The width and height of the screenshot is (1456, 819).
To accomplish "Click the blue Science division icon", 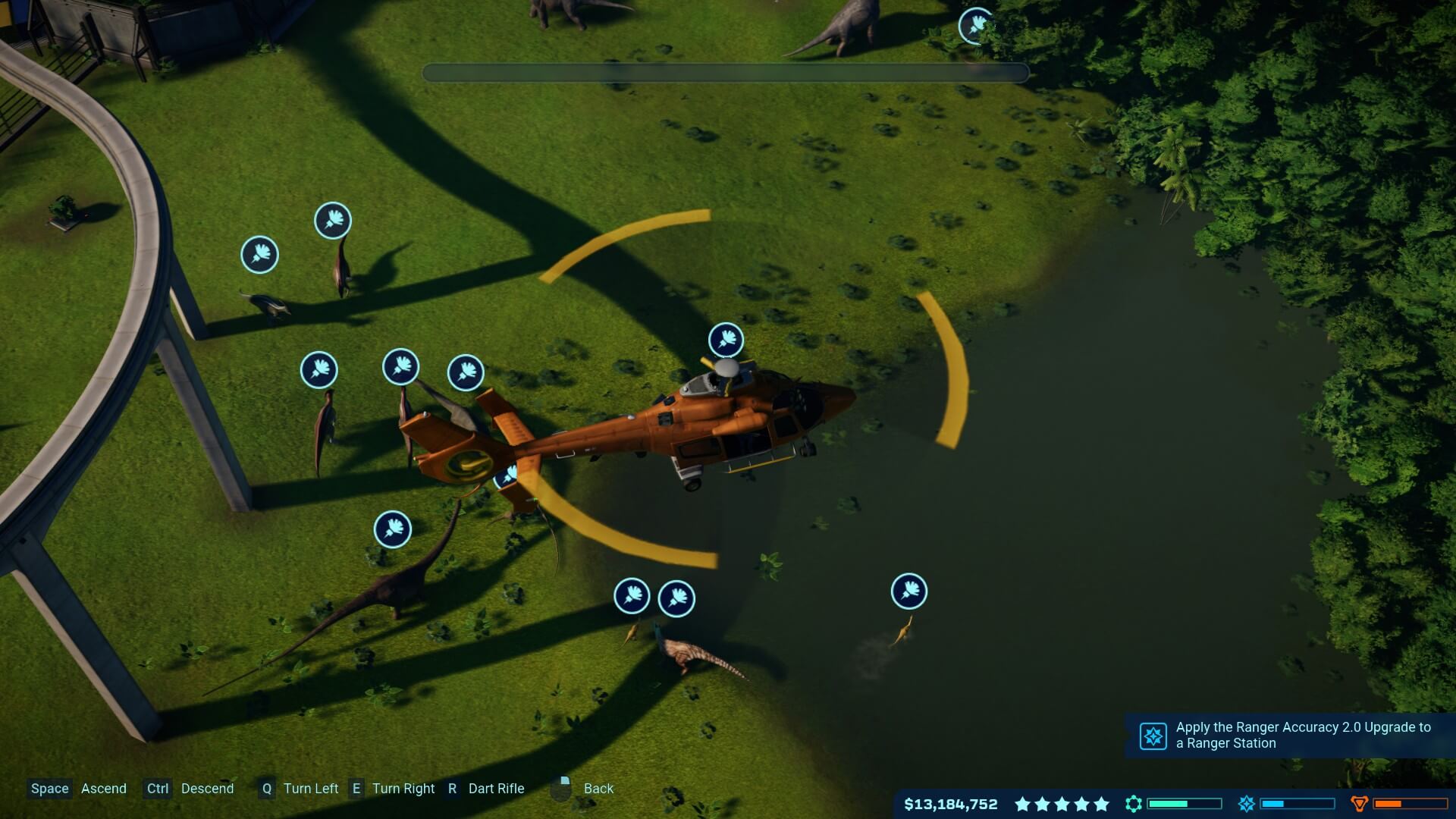I will pos(1246,804).
